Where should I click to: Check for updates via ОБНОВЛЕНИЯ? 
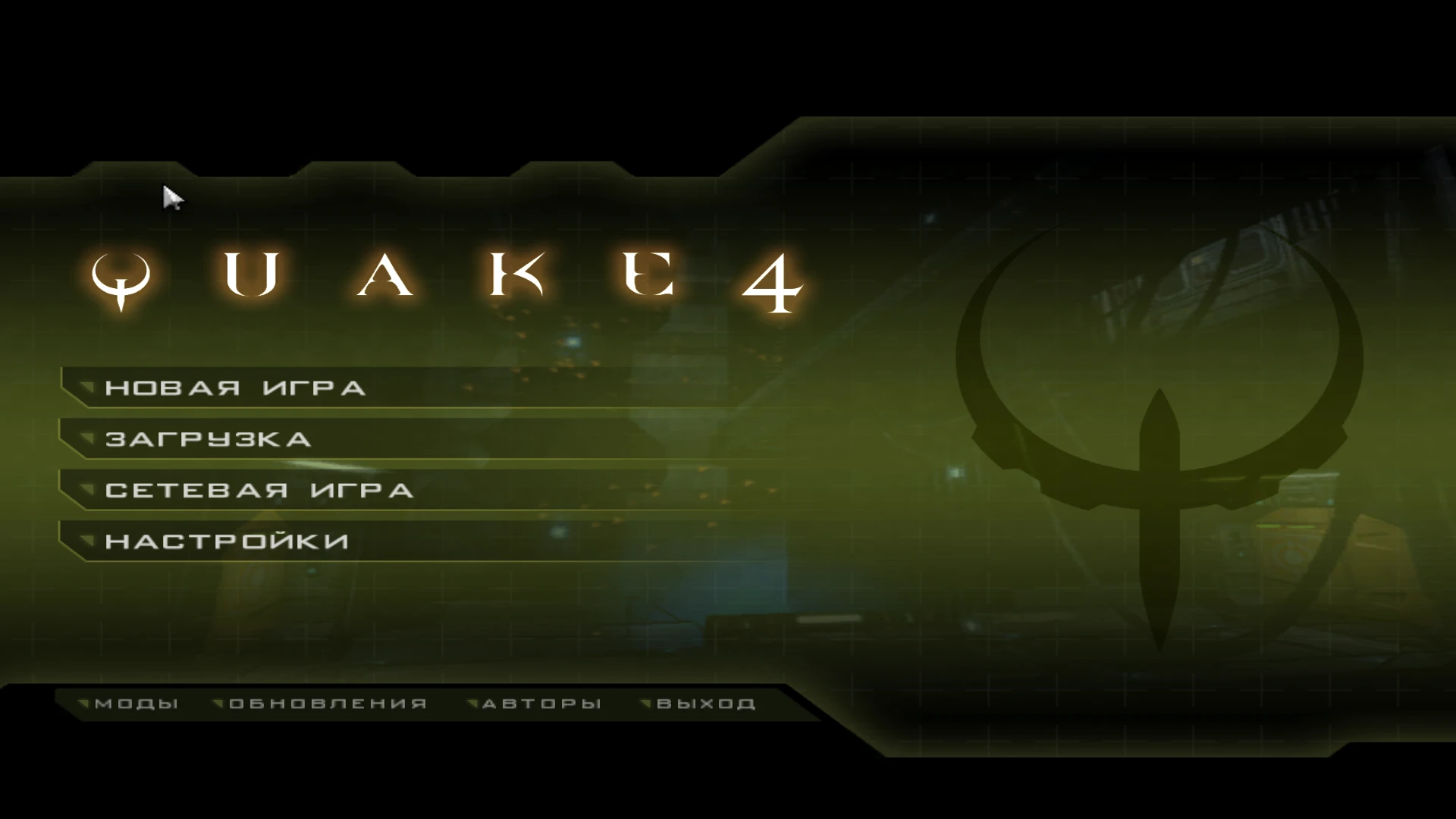pyautogui.click(x=326, y=703)
